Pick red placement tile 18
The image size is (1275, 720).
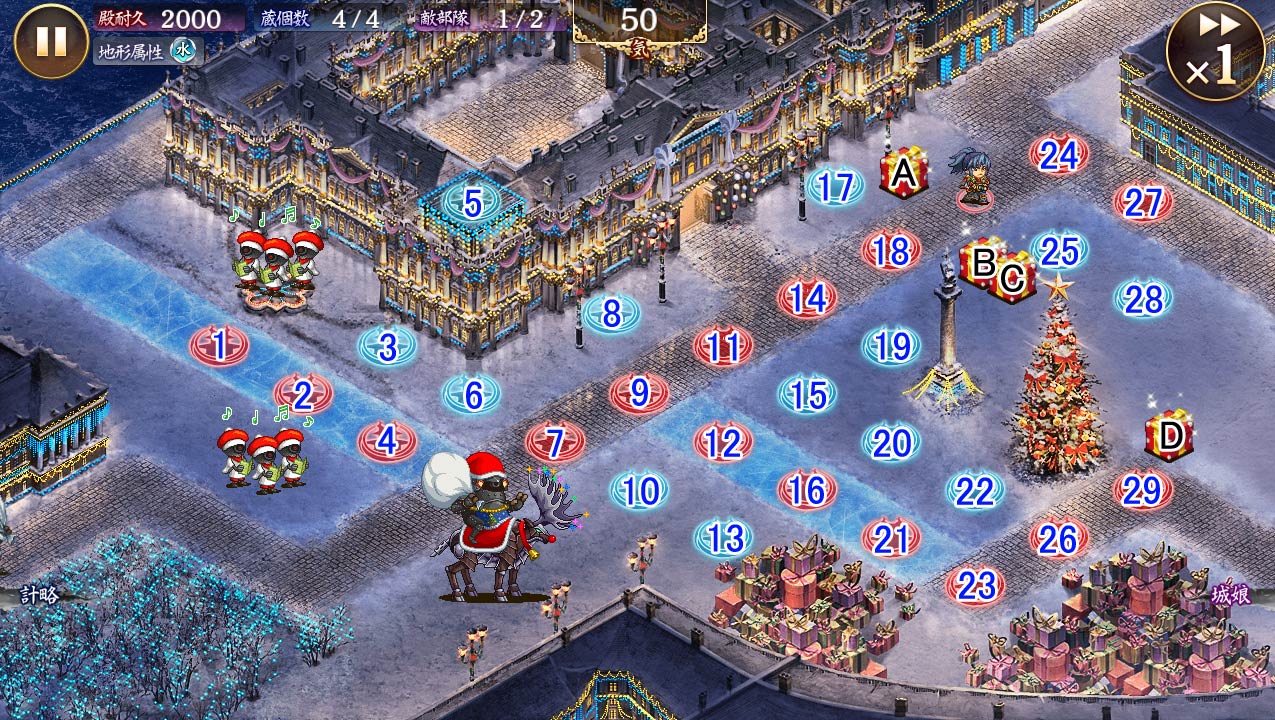tap(891, 251)
